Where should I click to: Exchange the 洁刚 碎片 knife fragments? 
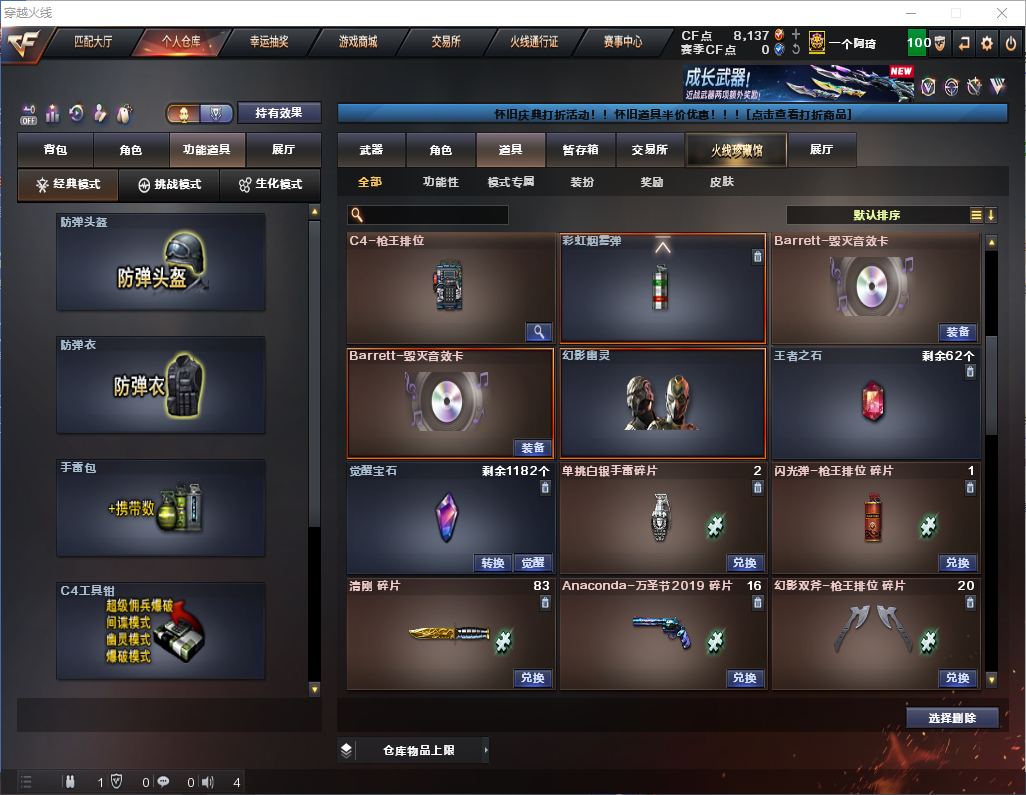tap(533, 678)
